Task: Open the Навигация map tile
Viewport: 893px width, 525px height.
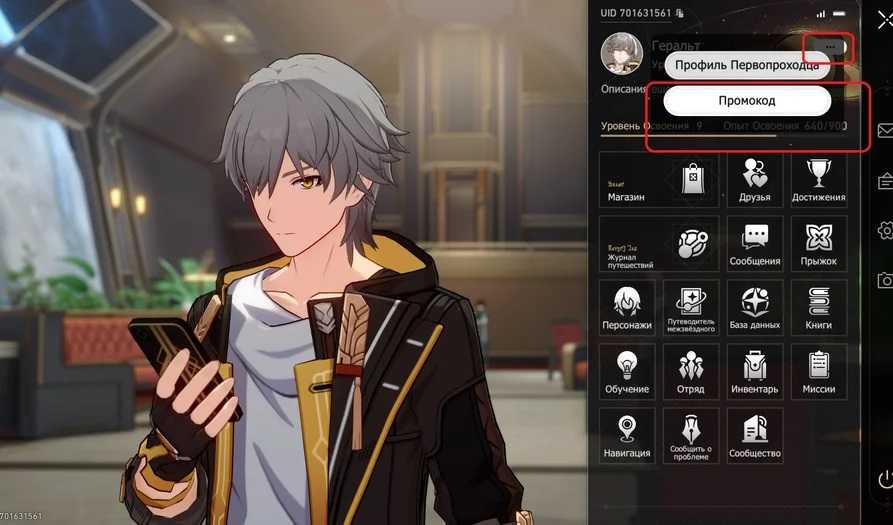Action: [627, 436]
